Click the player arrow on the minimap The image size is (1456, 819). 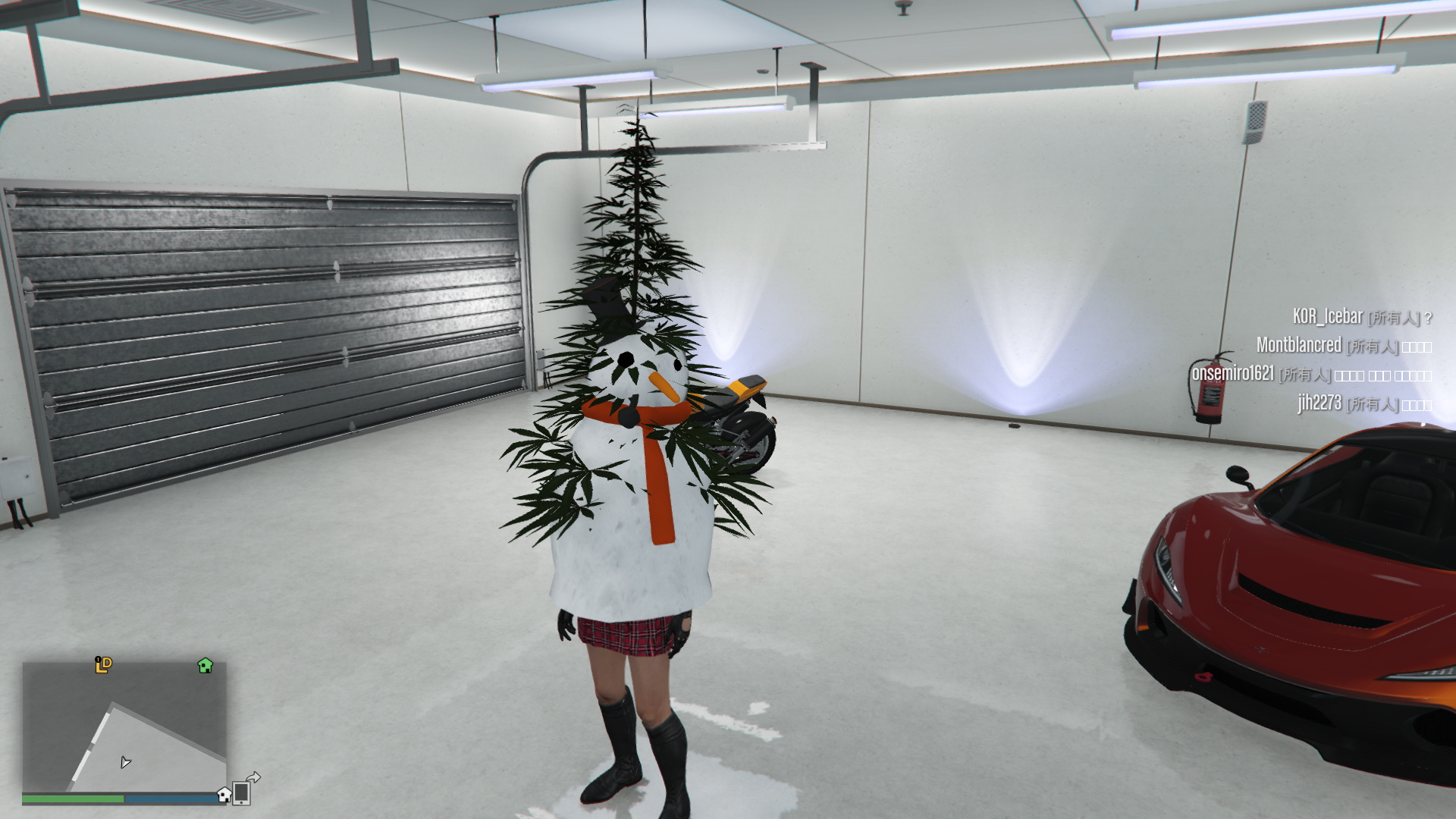125,762
